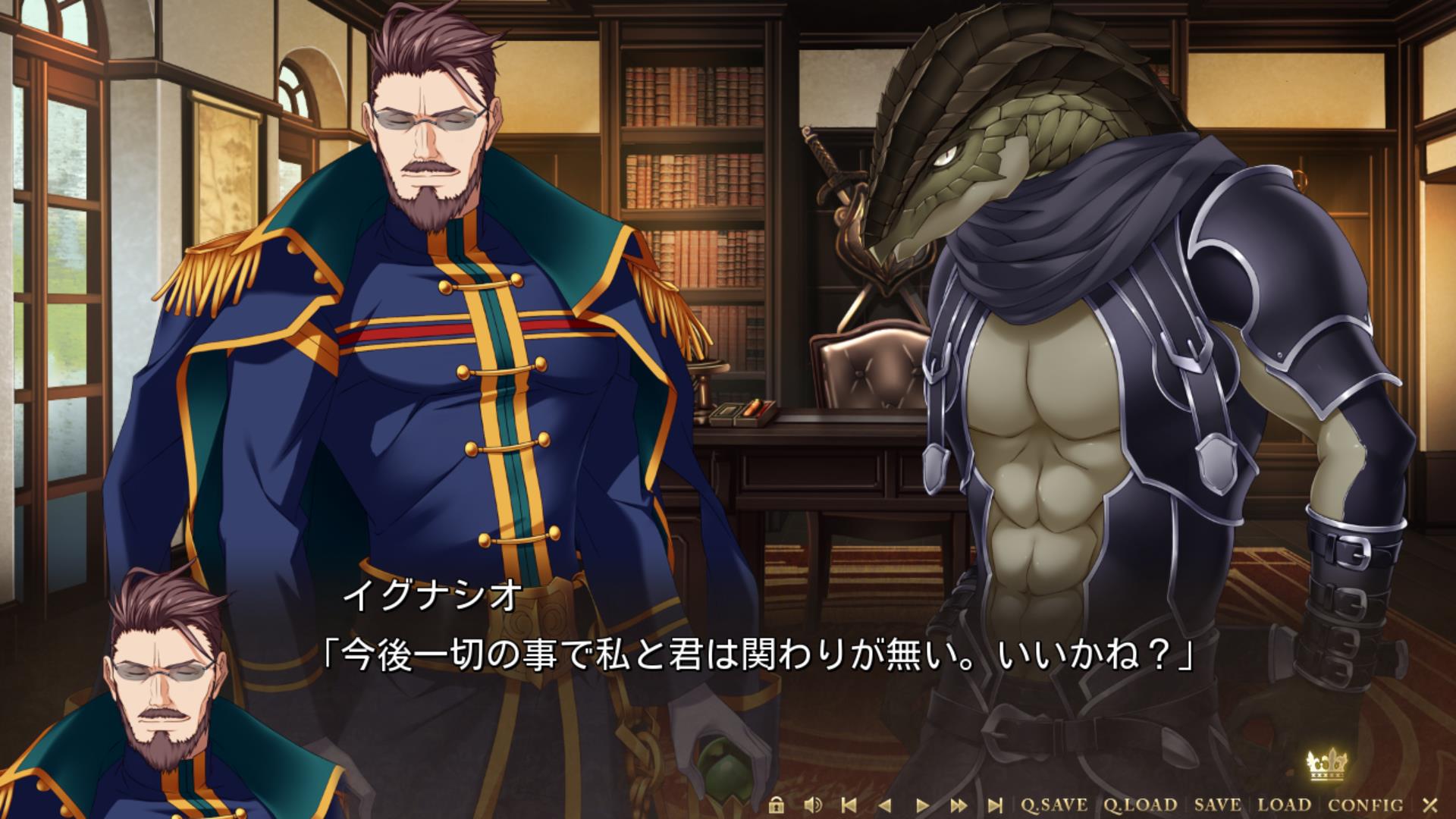Screen dimensions: 1456x819
Task: Quick save with Q.SAVE
Action: (x=1053, y=805)
